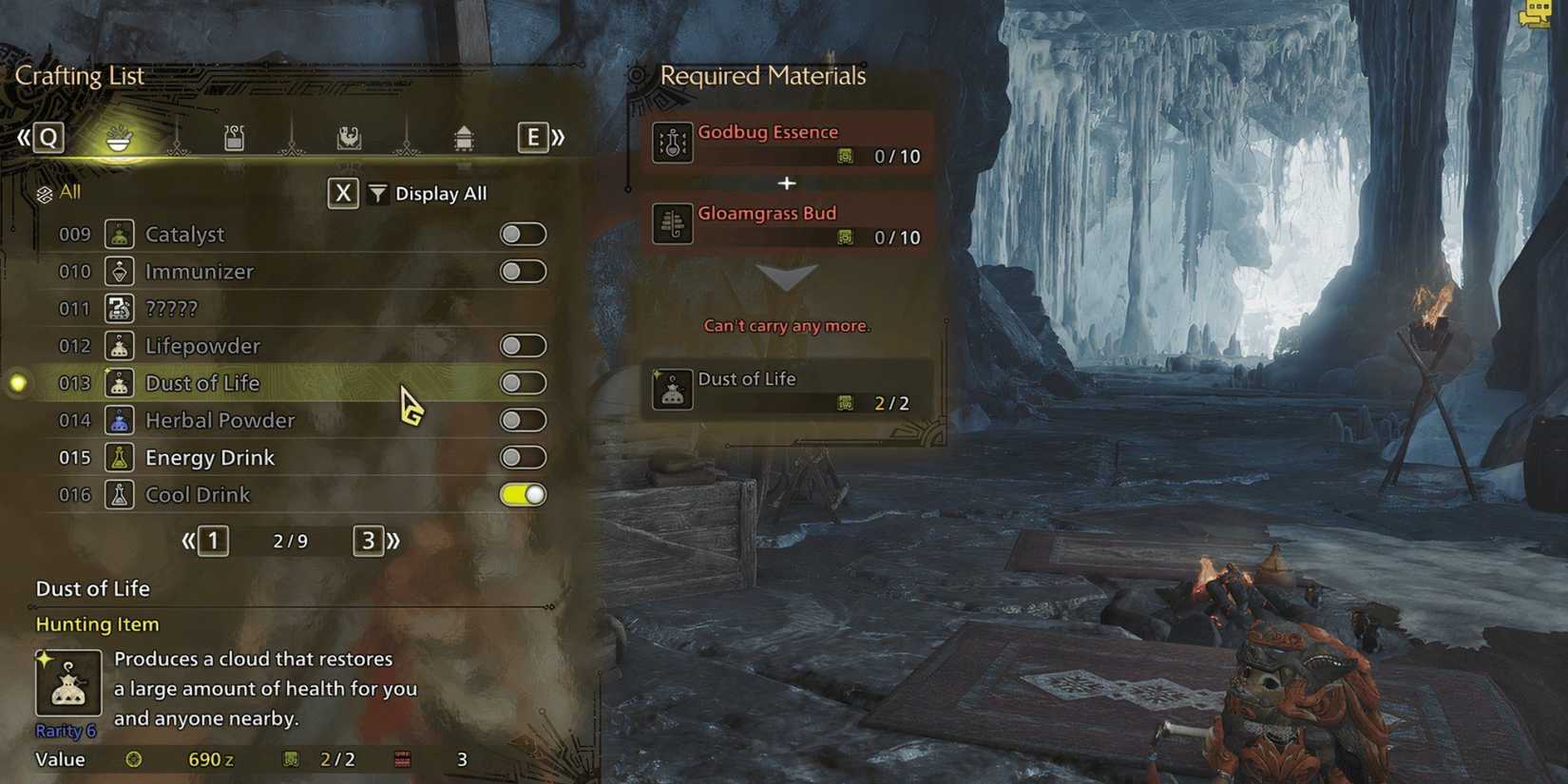Go to crafting list page 1

pos(213,541)
